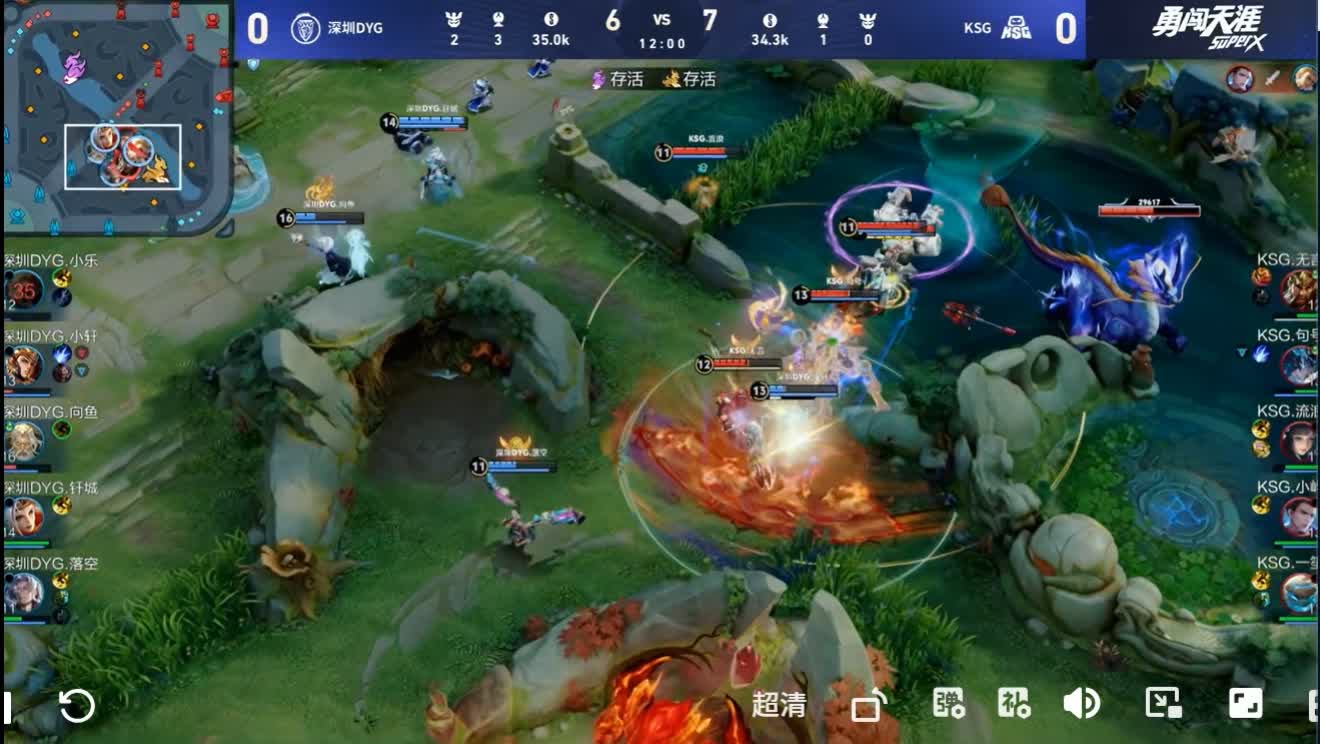Select the topmost KSG player portrait
Viewport: 1320px width, 744px height.
1298,290
